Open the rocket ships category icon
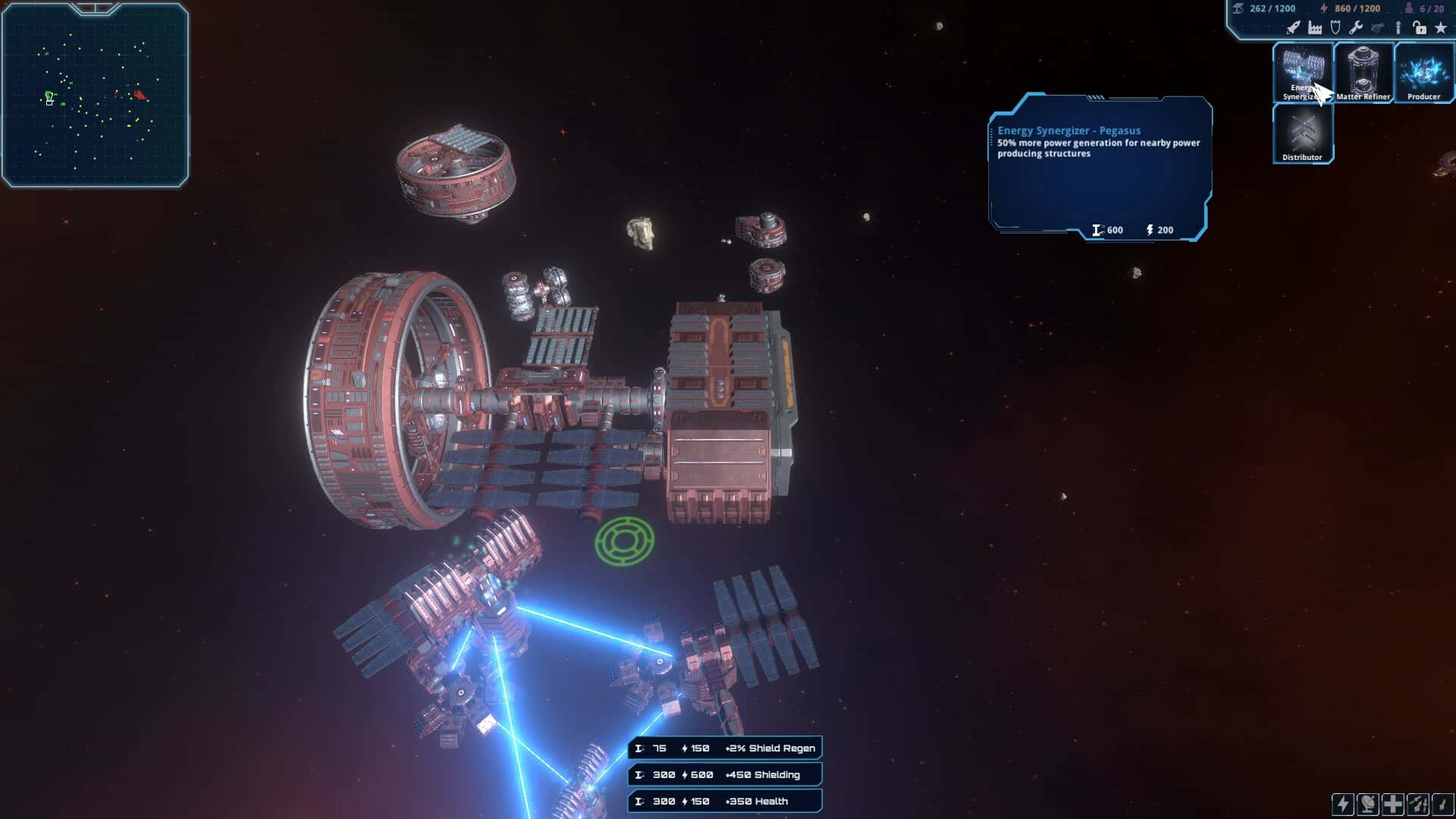The image size is (1456, 819). click(1294, 28)
